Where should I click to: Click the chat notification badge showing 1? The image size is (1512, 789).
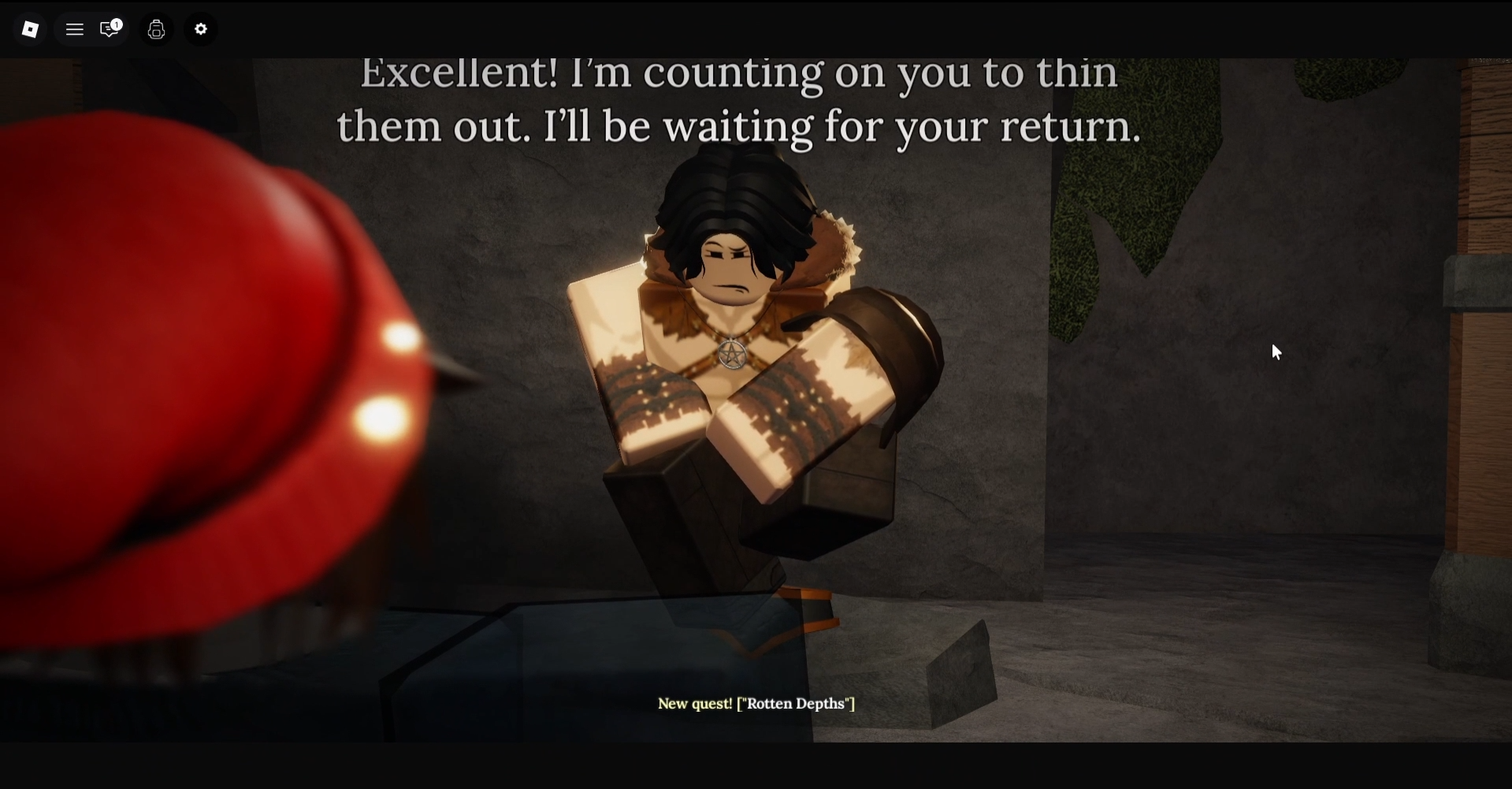(x=118, y=23)
